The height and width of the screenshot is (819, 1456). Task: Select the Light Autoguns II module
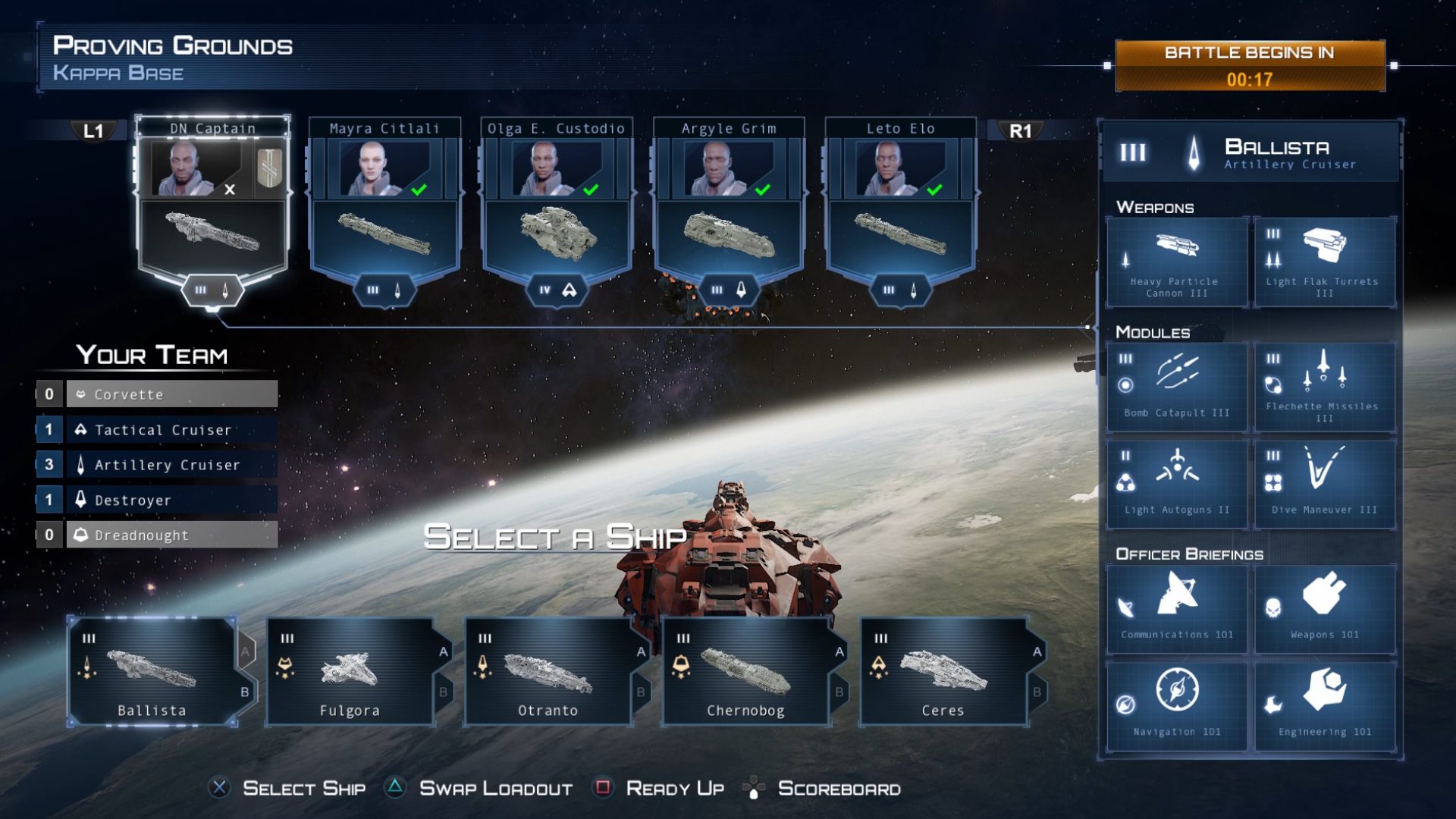[1177, 484]
